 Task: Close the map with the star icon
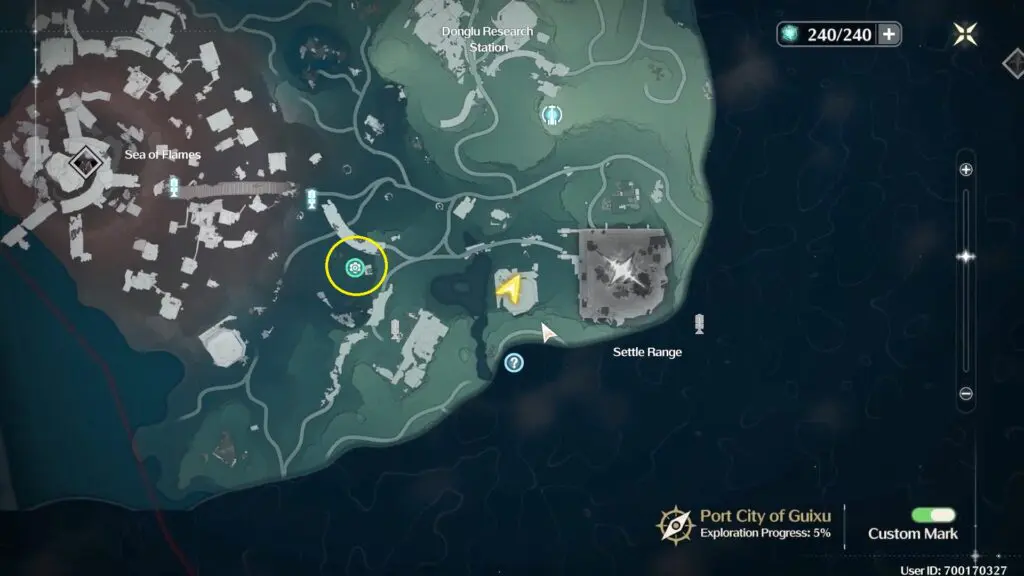tap(965, 34)
